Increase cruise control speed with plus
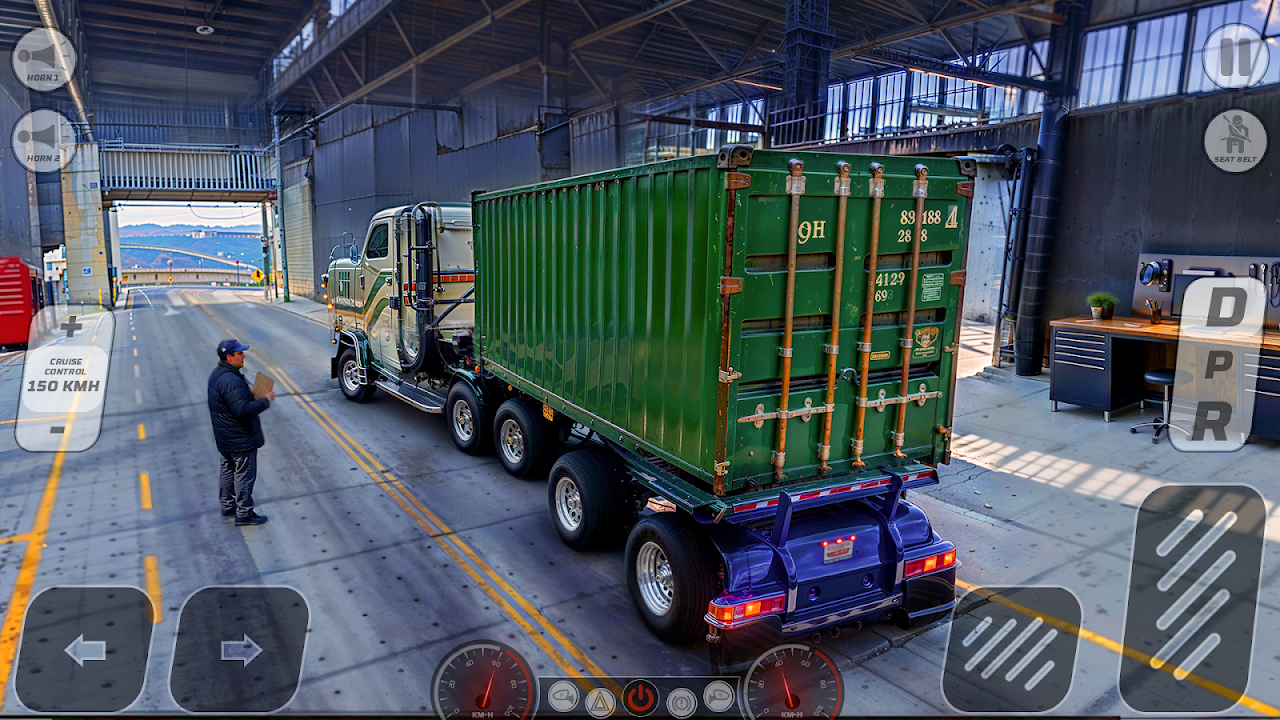 70,326
